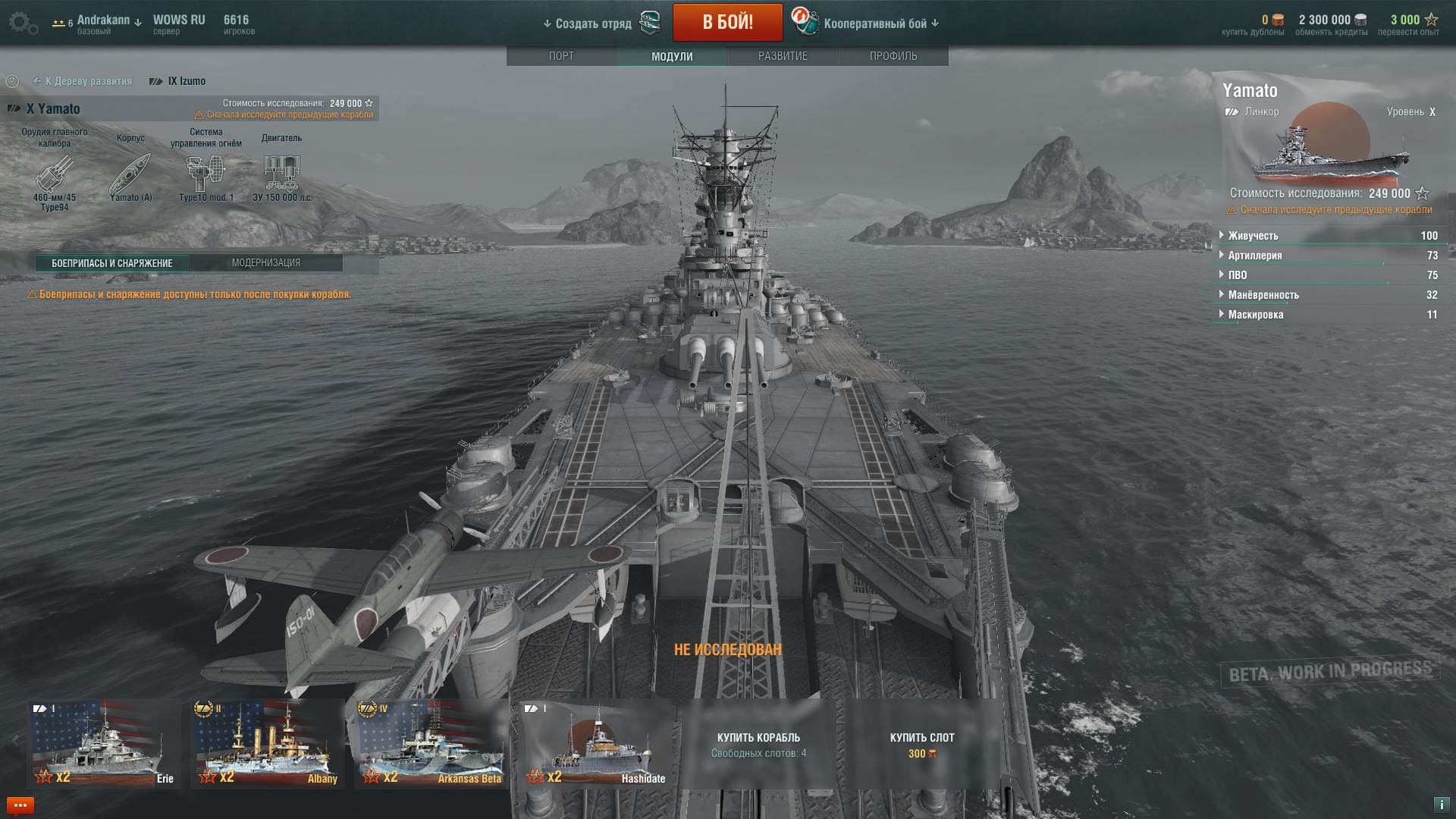Switch to the ПОРТ tab
The image size is (1456, 819).
coord(561,56)
